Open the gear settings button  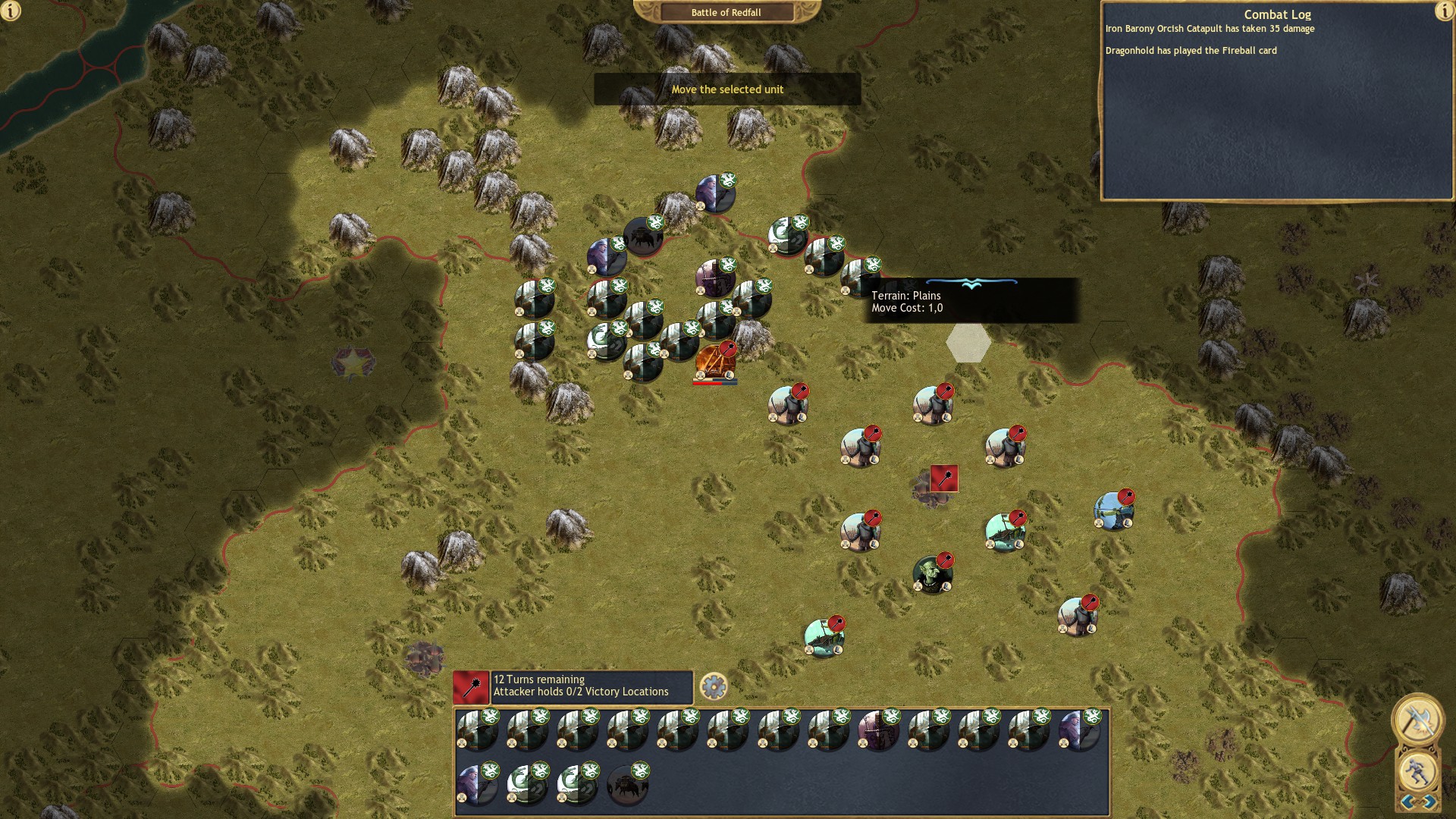click(713, 686)
